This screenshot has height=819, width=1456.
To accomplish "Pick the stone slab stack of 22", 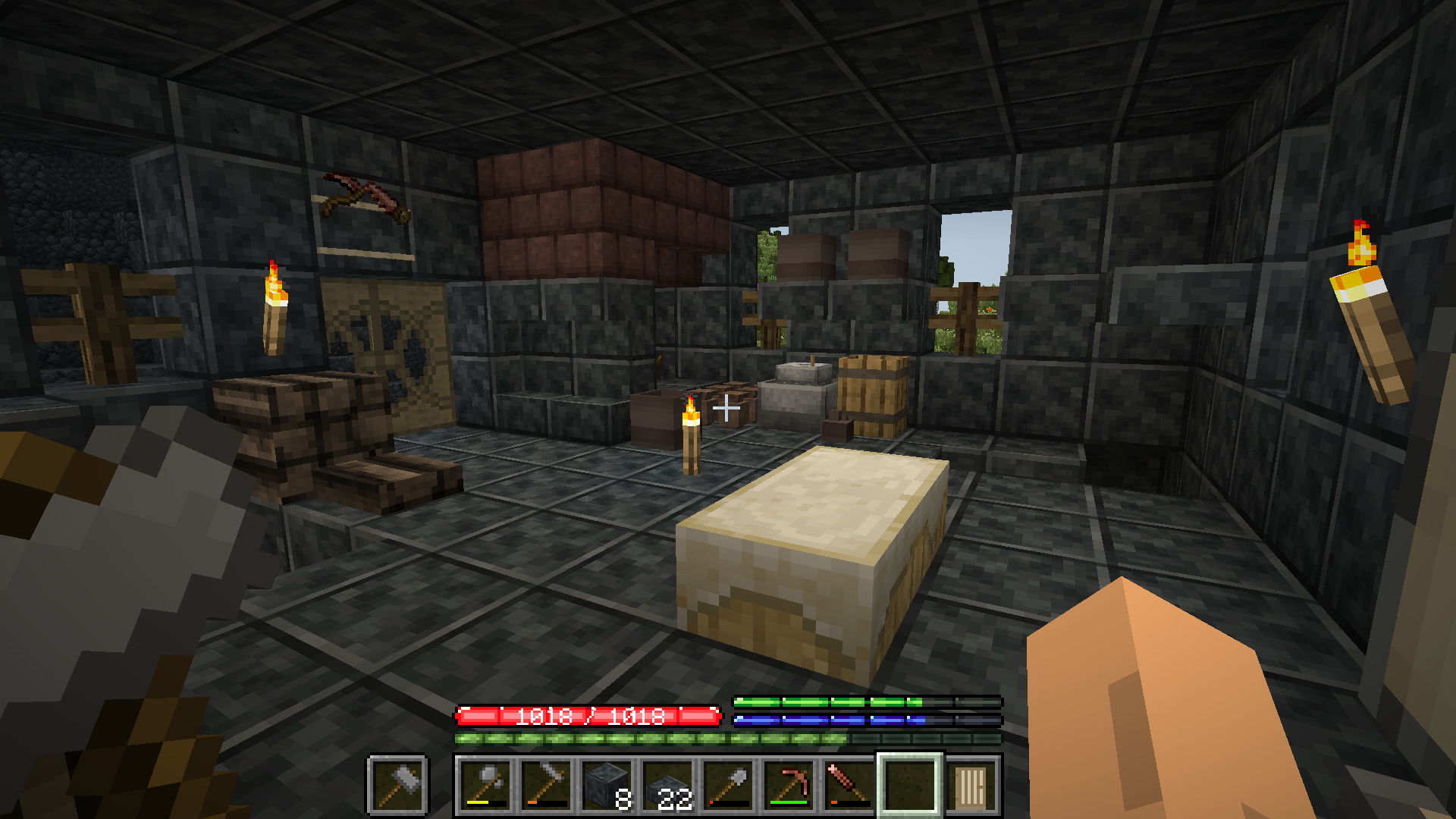I will (x=667, y=786).
